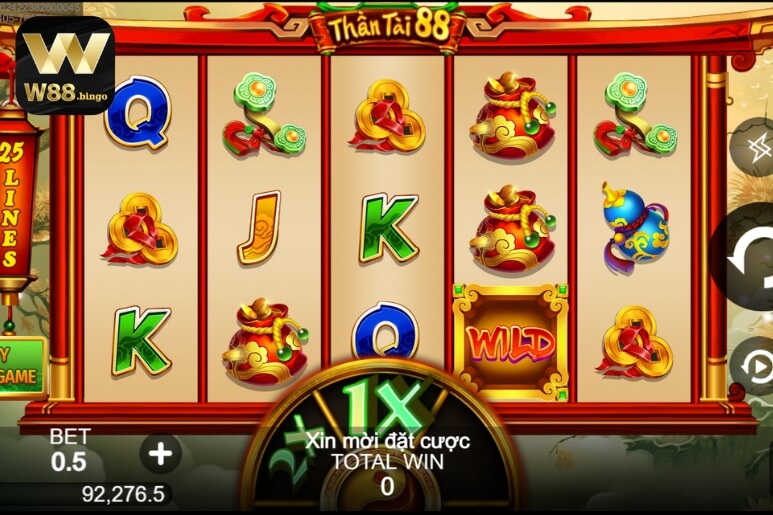Screen dimensions: 773x515
Task: Increase the bet with the plus button
Action: point(161,453)
